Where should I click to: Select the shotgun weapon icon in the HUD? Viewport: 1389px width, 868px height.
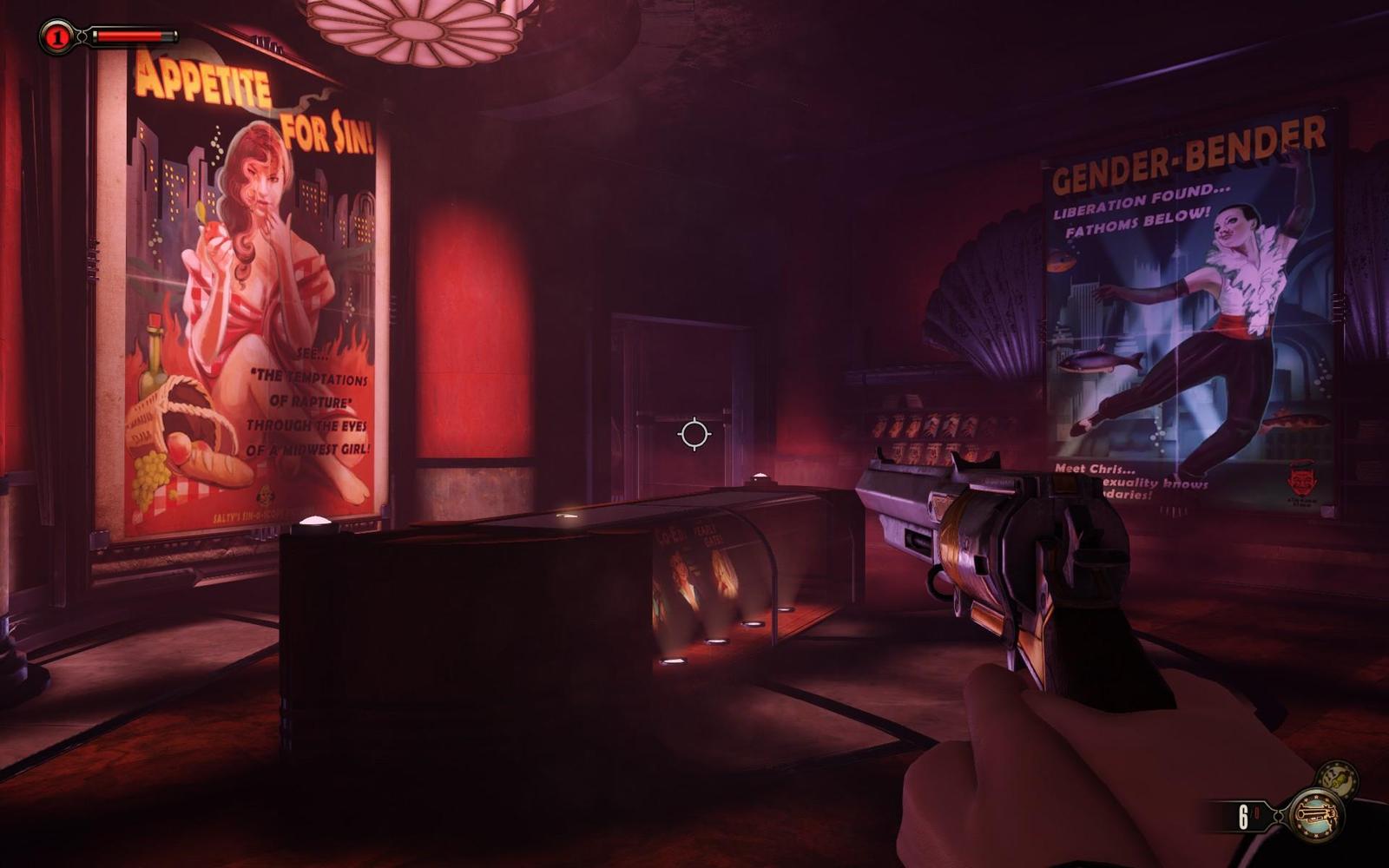[1315, 816]
